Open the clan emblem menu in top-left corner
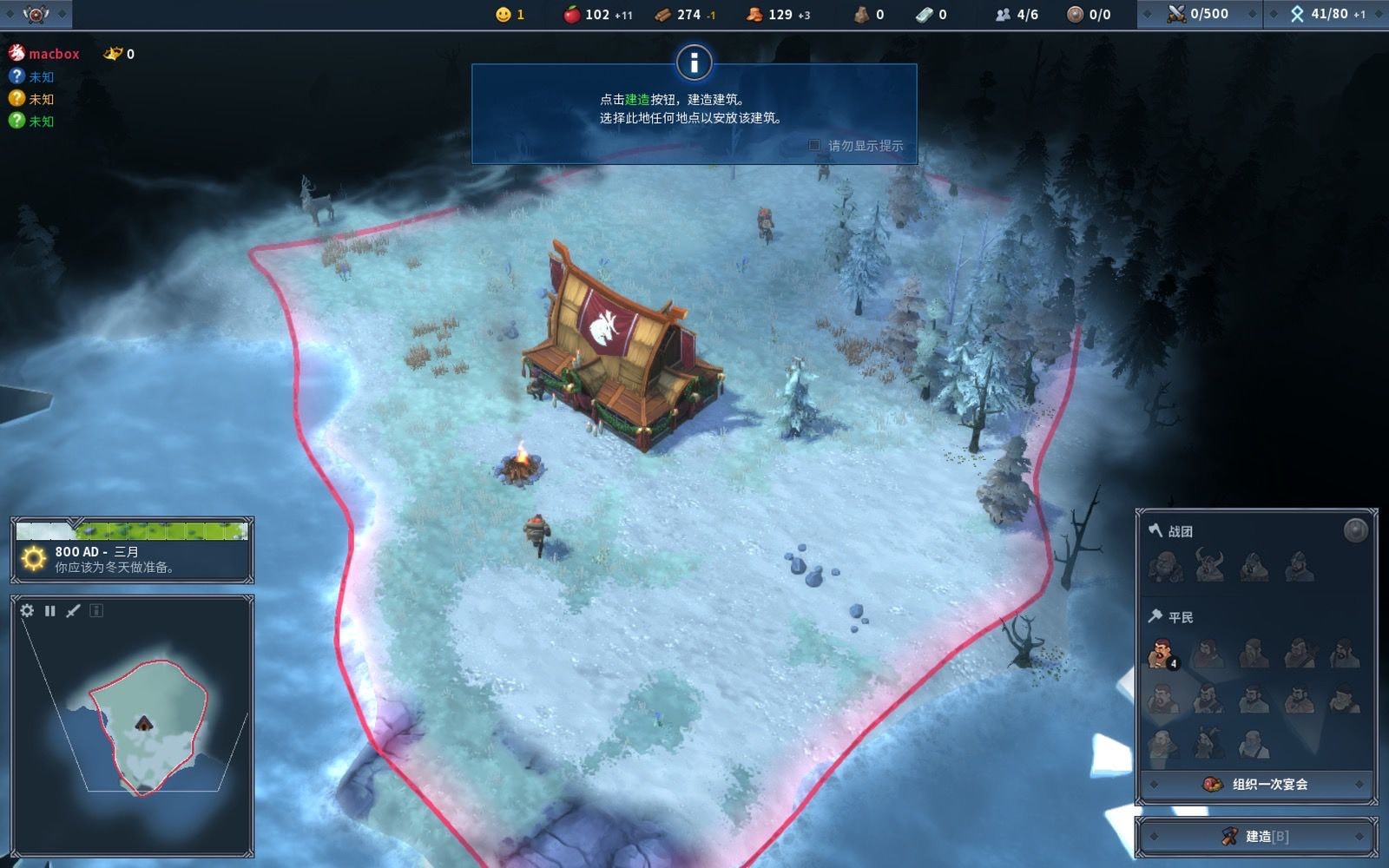 (36, 14)
